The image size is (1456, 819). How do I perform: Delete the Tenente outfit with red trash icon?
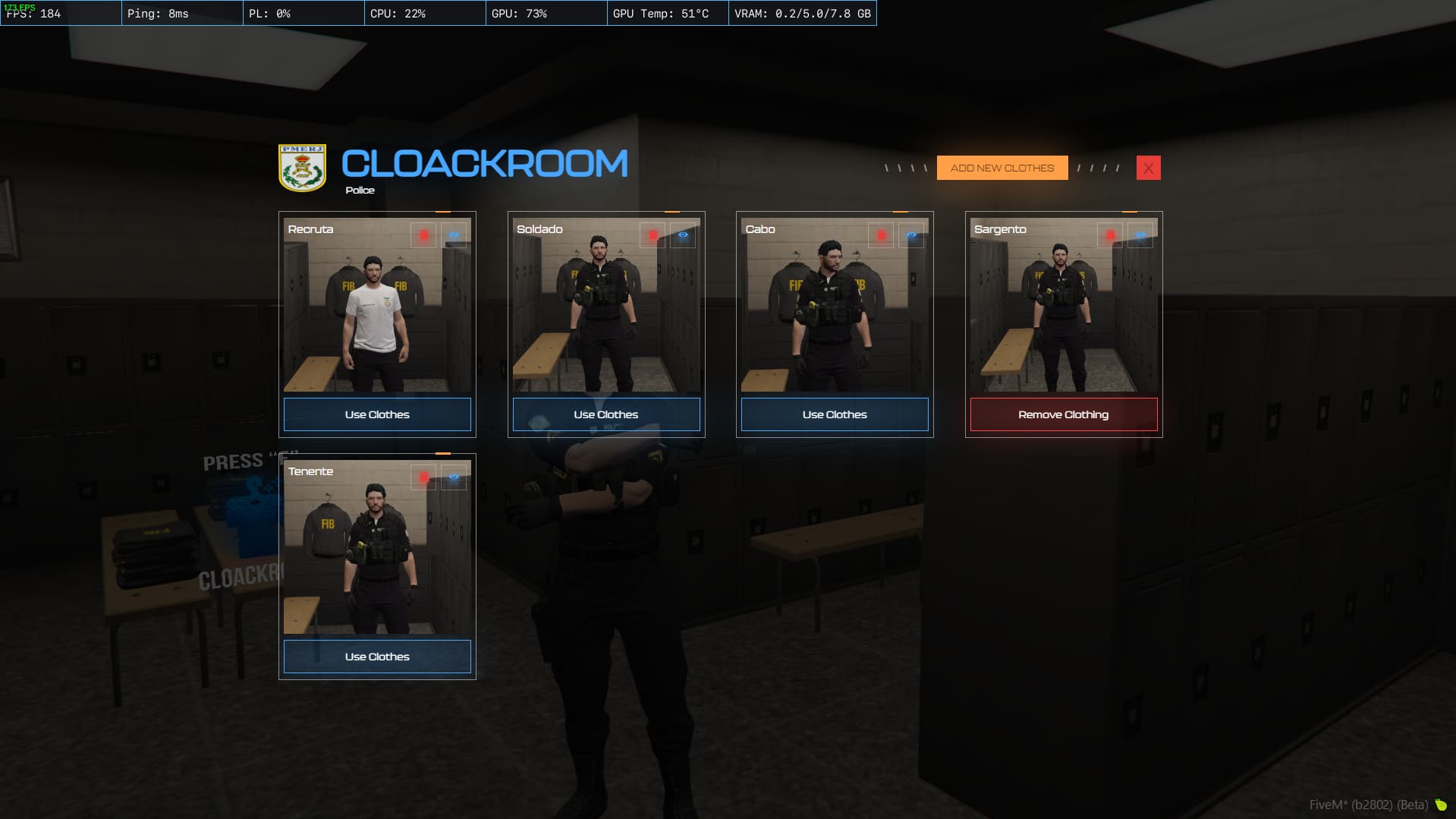coord(425,477)
